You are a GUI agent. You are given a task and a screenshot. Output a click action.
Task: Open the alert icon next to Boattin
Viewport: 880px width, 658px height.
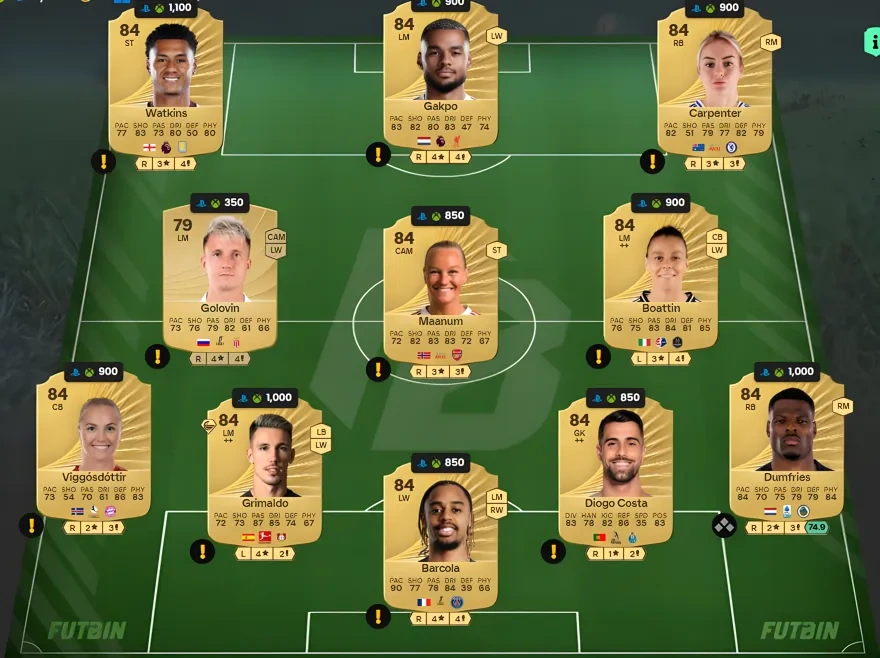pos(598,356)
